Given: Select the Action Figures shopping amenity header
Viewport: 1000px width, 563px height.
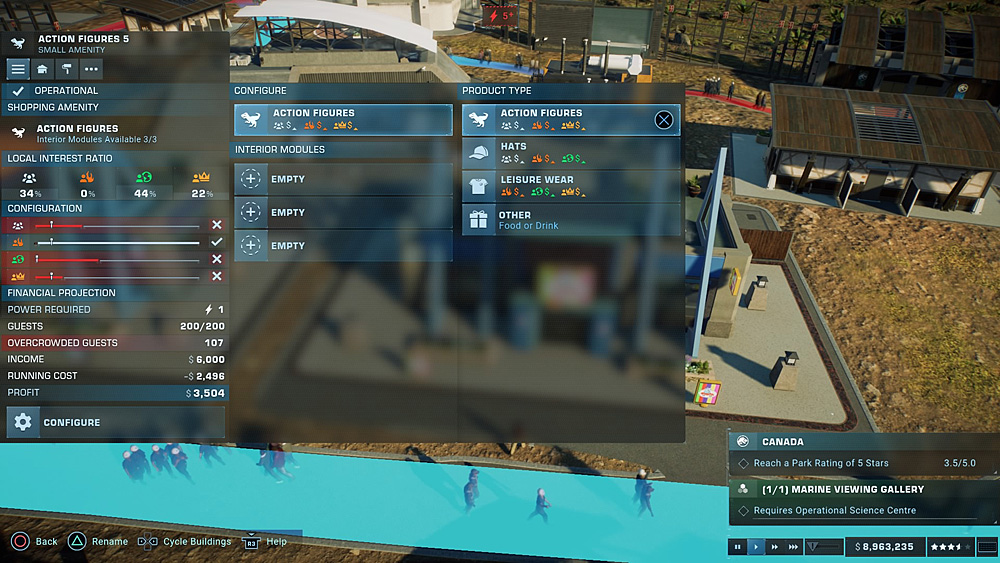Looking at the screenshot, I should click(115, 132).
